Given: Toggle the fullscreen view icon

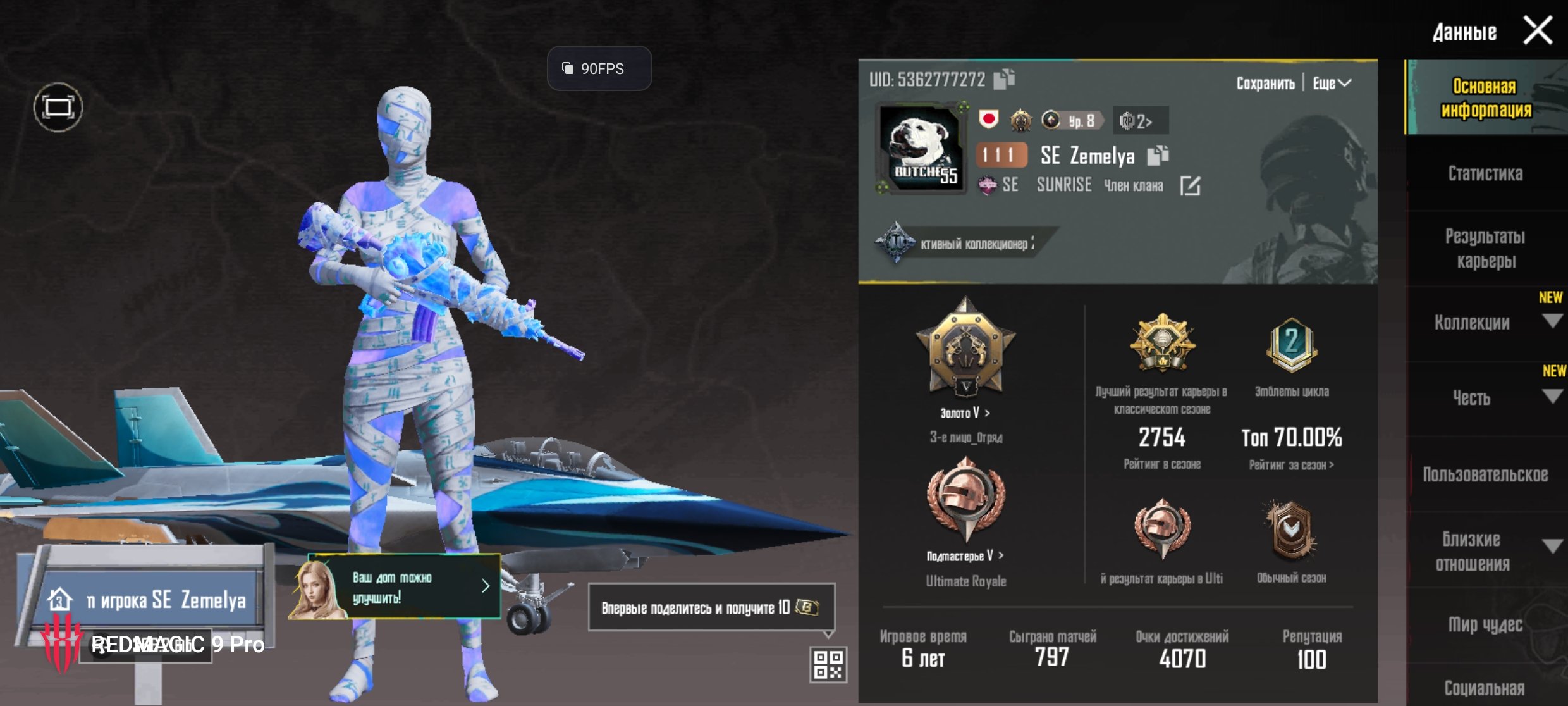Looking at the screenshot, I should coord(58,107).
